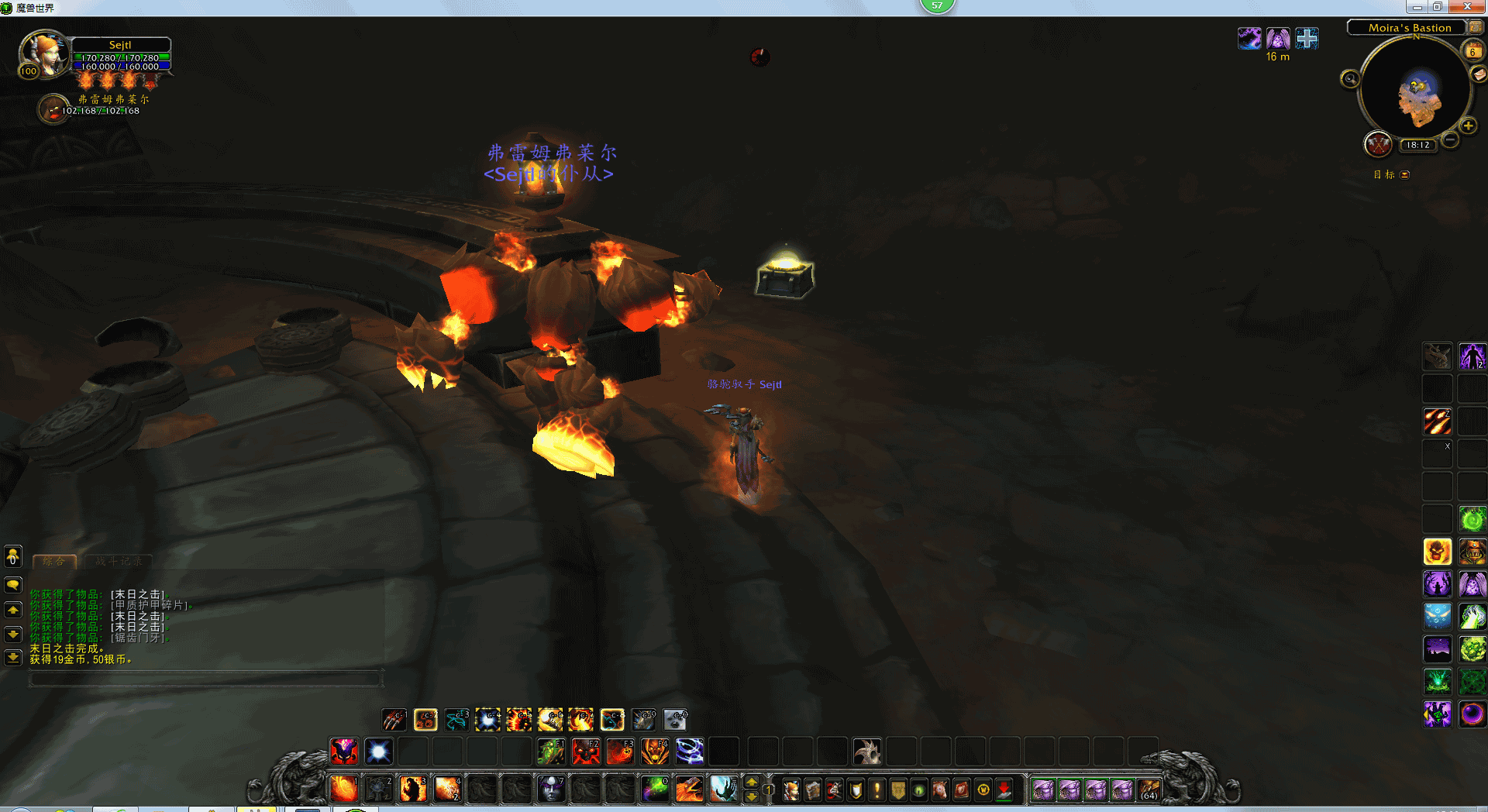Close the game window
The height and width of the screenshot is (812, 1488).
click(x=1467, y=7)
